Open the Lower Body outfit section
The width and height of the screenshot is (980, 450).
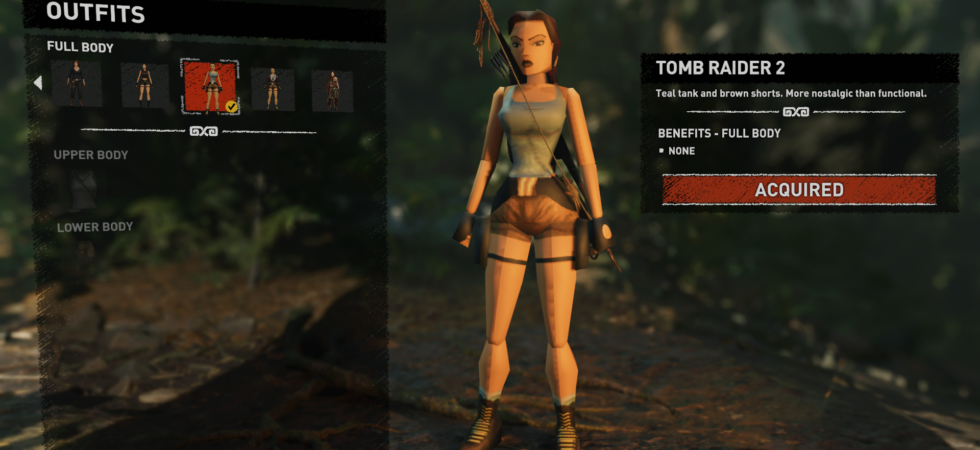[x=95, y=227]
